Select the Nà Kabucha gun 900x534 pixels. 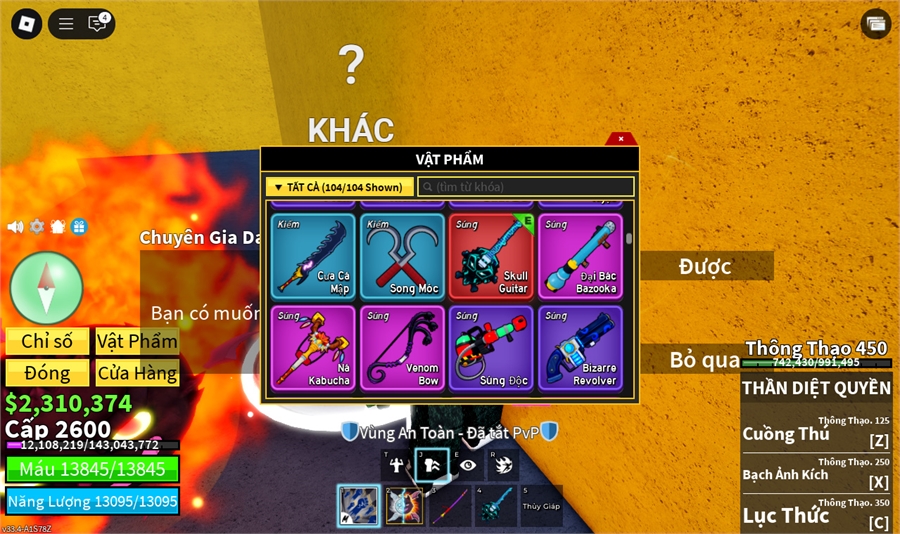[x=314, y=348]
